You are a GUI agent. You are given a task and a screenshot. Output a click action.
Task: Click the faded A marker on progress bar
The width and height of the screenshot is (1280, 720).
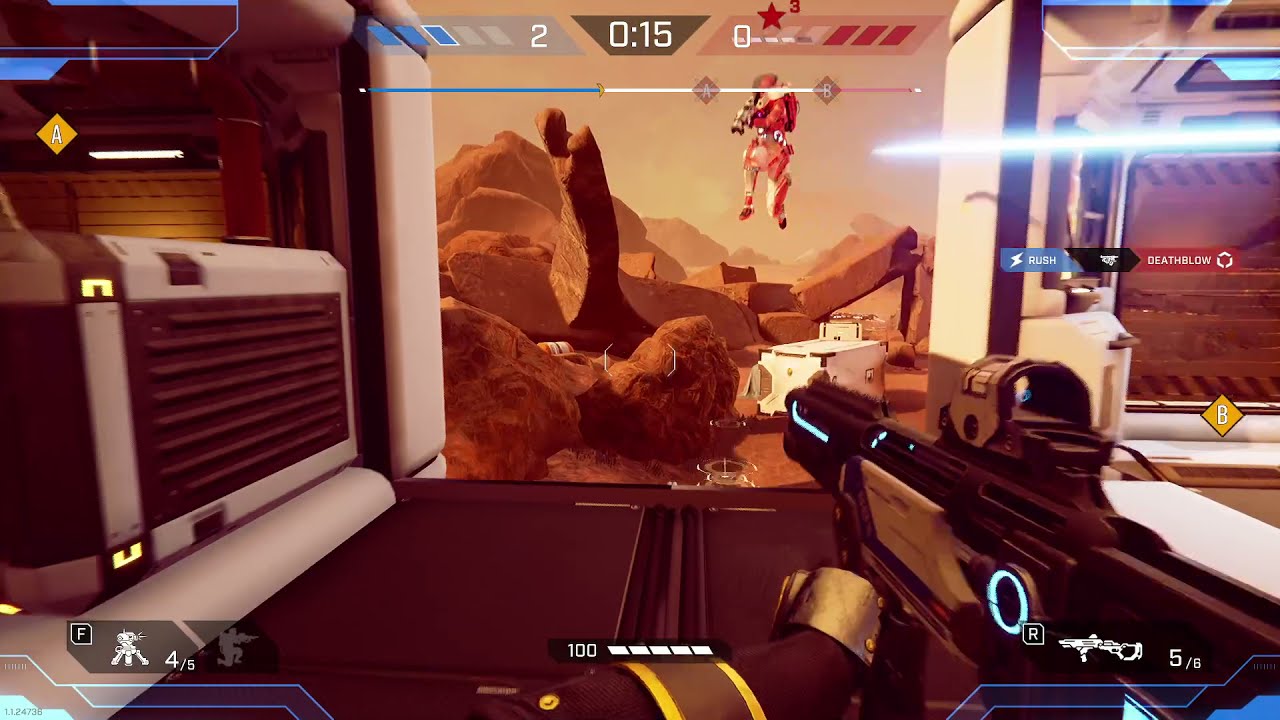(706, 91)
